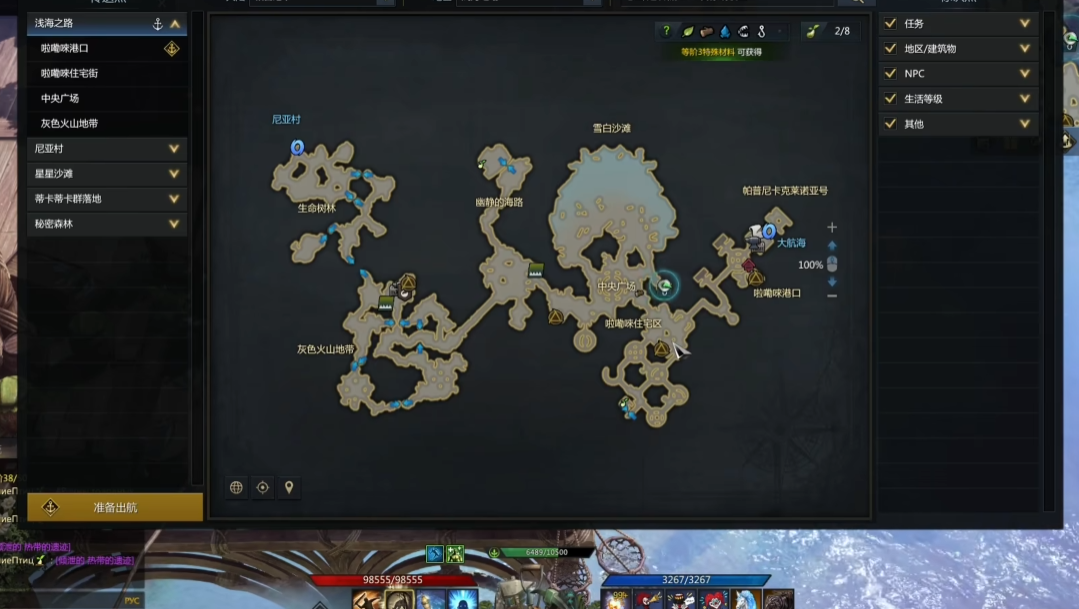Zoom out the map with minus button
This screenshot has height=609, width=1079.
click(832, 296)
